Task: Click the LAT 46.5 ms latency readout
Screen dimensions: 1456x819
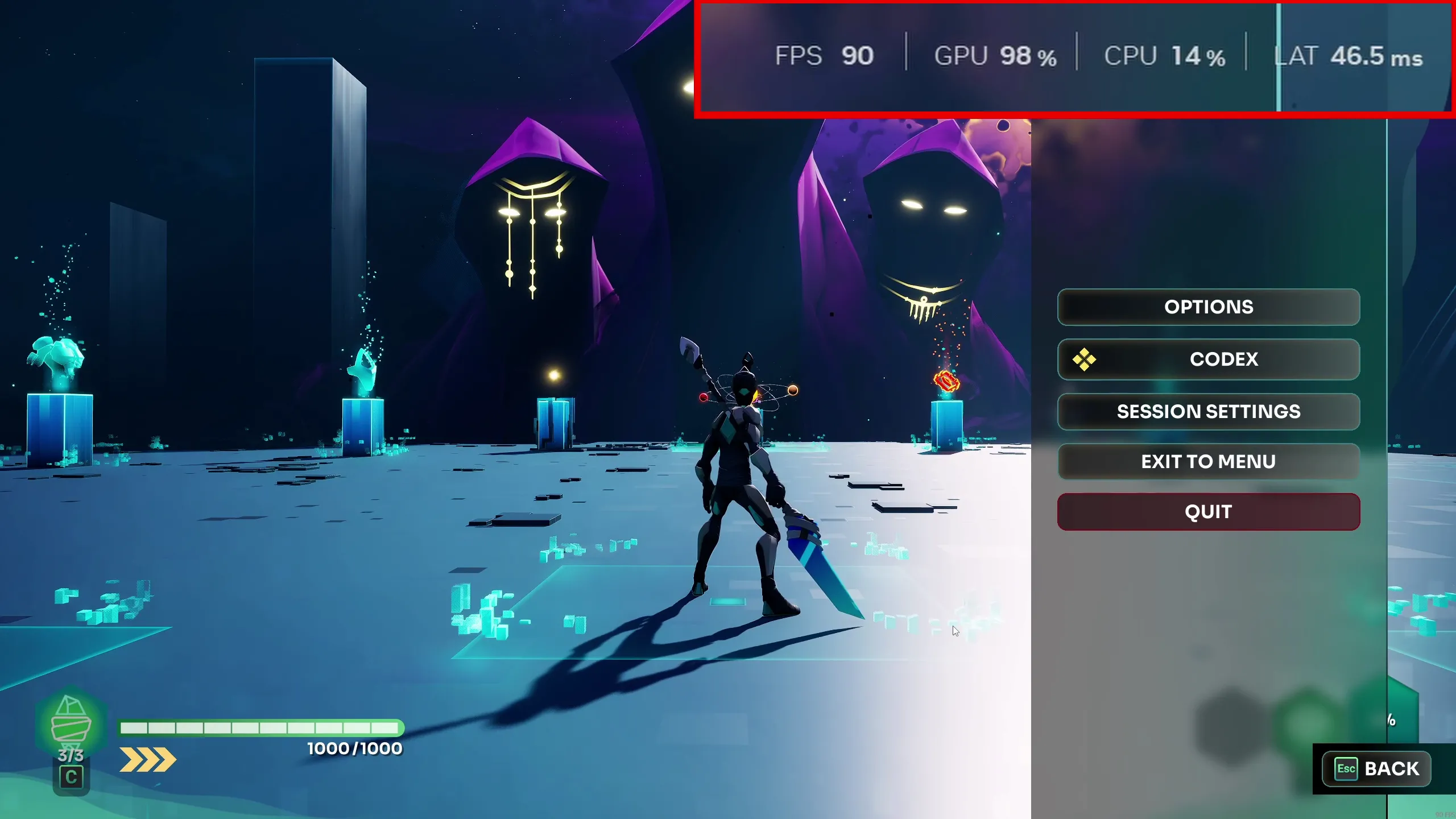Action: click(x=1348, y=56)
